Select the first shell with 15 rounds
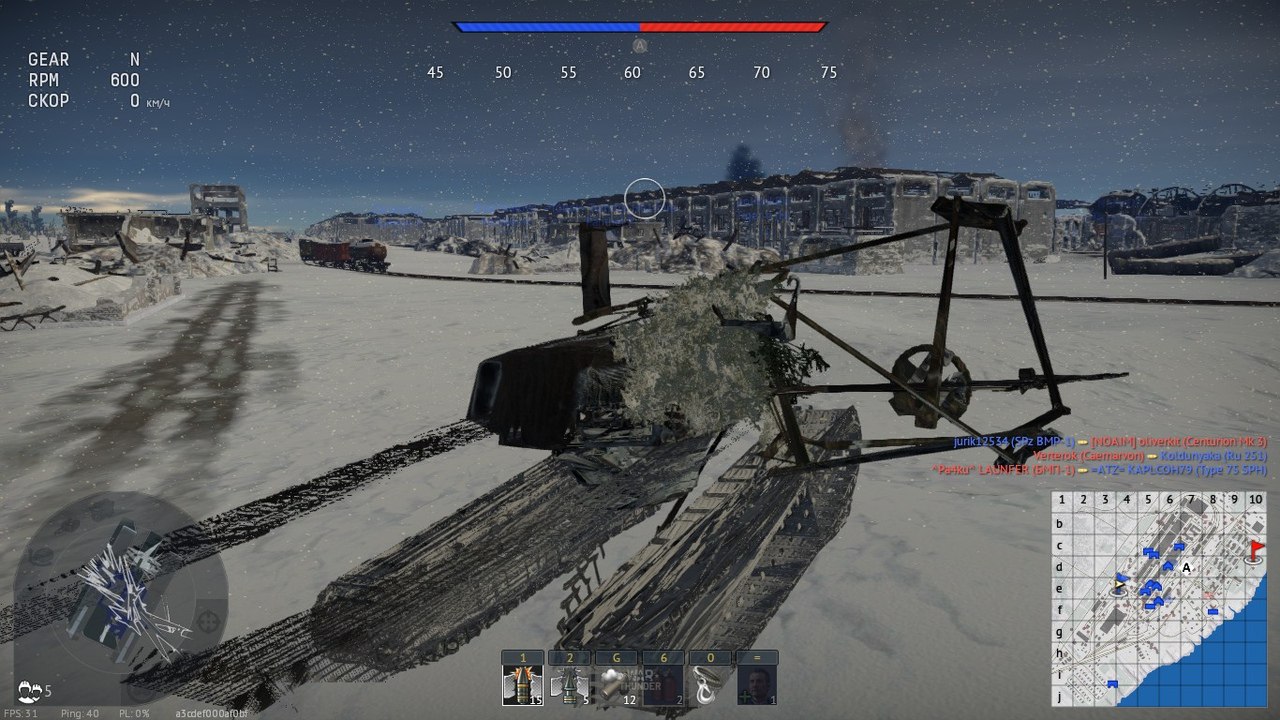 tap(523, 685)
